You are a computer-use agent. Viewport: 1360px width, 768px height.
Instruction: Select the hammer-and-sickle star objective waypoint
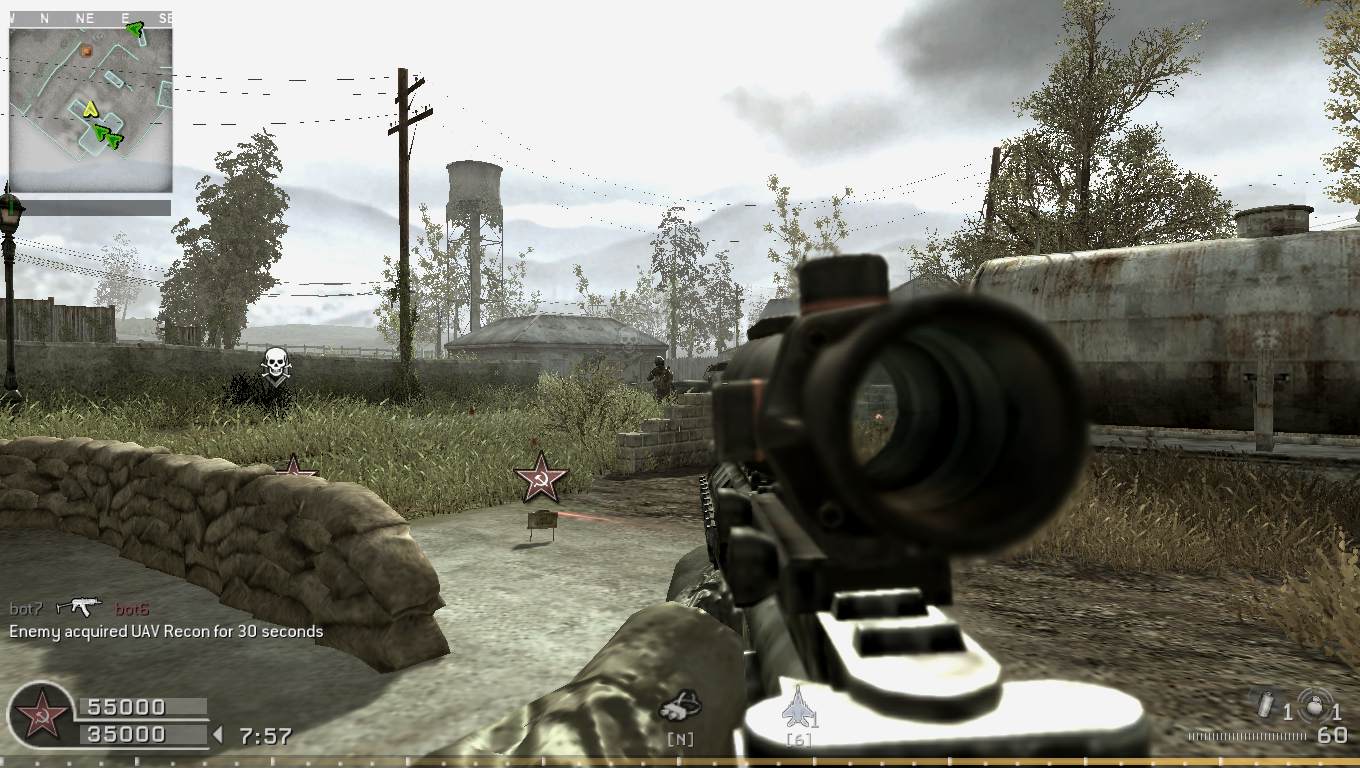(540, 477)
